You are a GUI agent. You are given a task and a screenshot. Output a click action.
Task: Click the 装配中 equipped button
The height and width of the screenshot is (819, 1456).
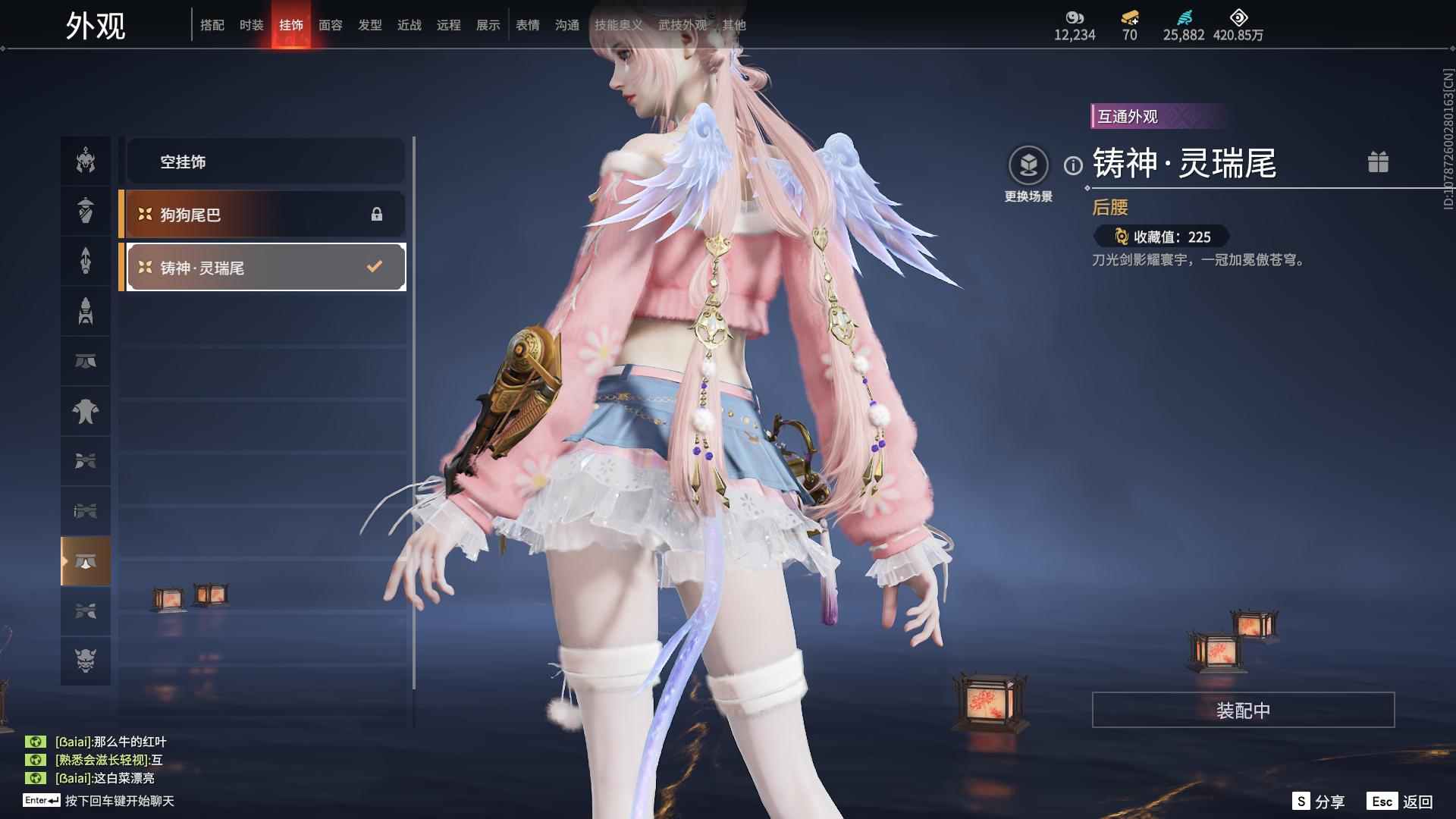coord(1243,710)
